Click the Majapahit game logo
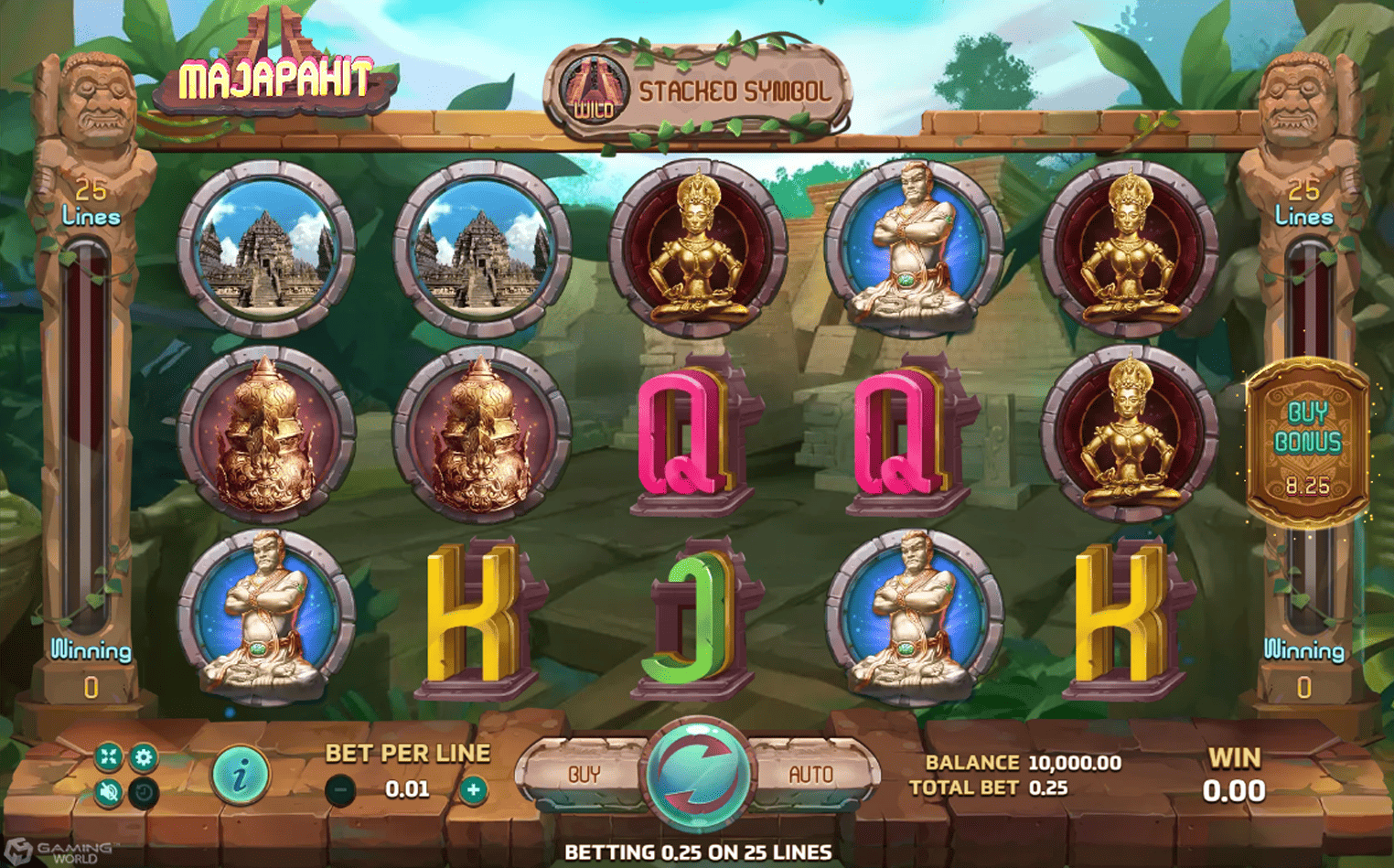The height and width of the screenshot is (868, 1394). [274, 78]
